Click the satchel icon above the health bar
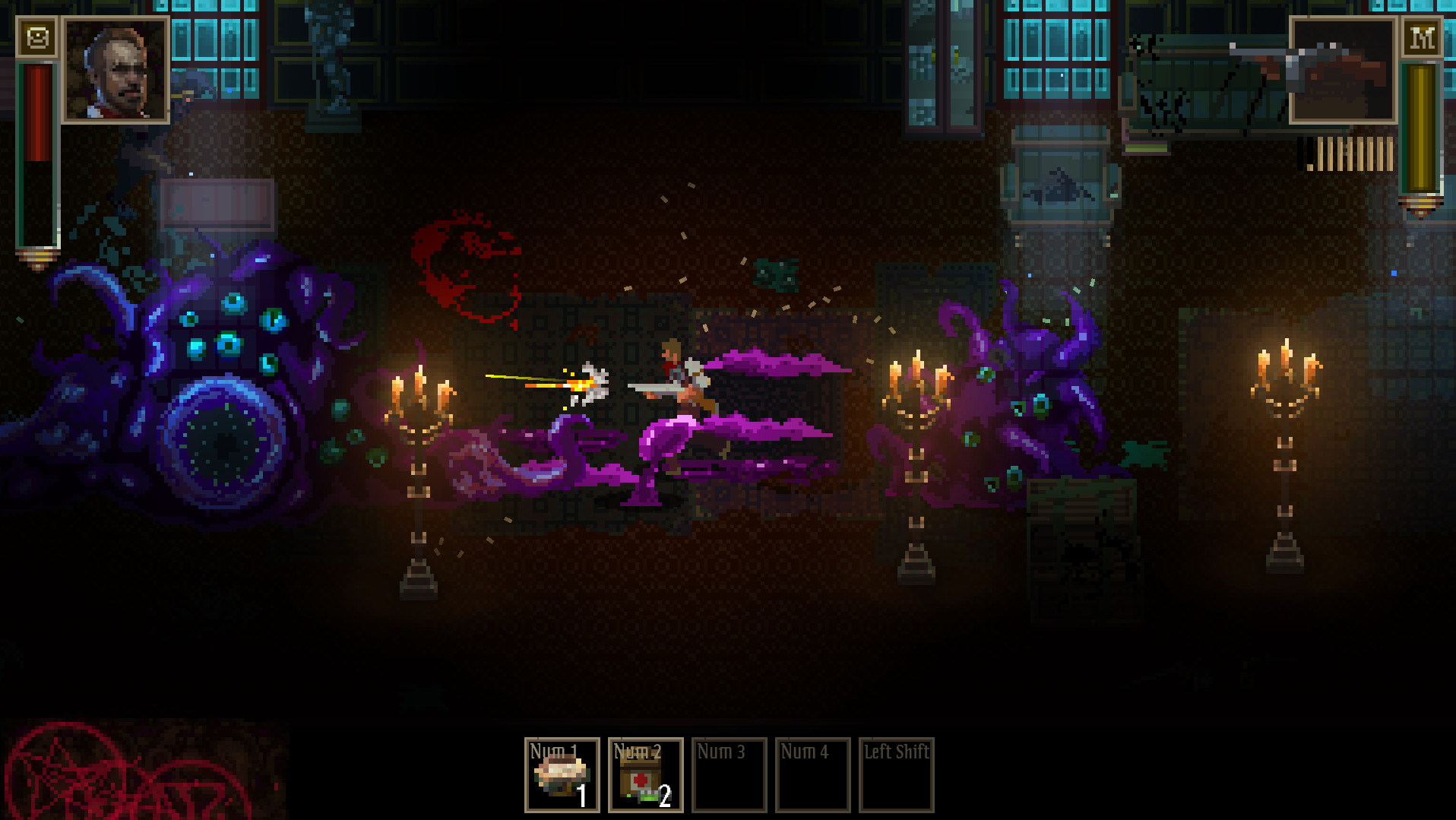 [x=39, y=36]
